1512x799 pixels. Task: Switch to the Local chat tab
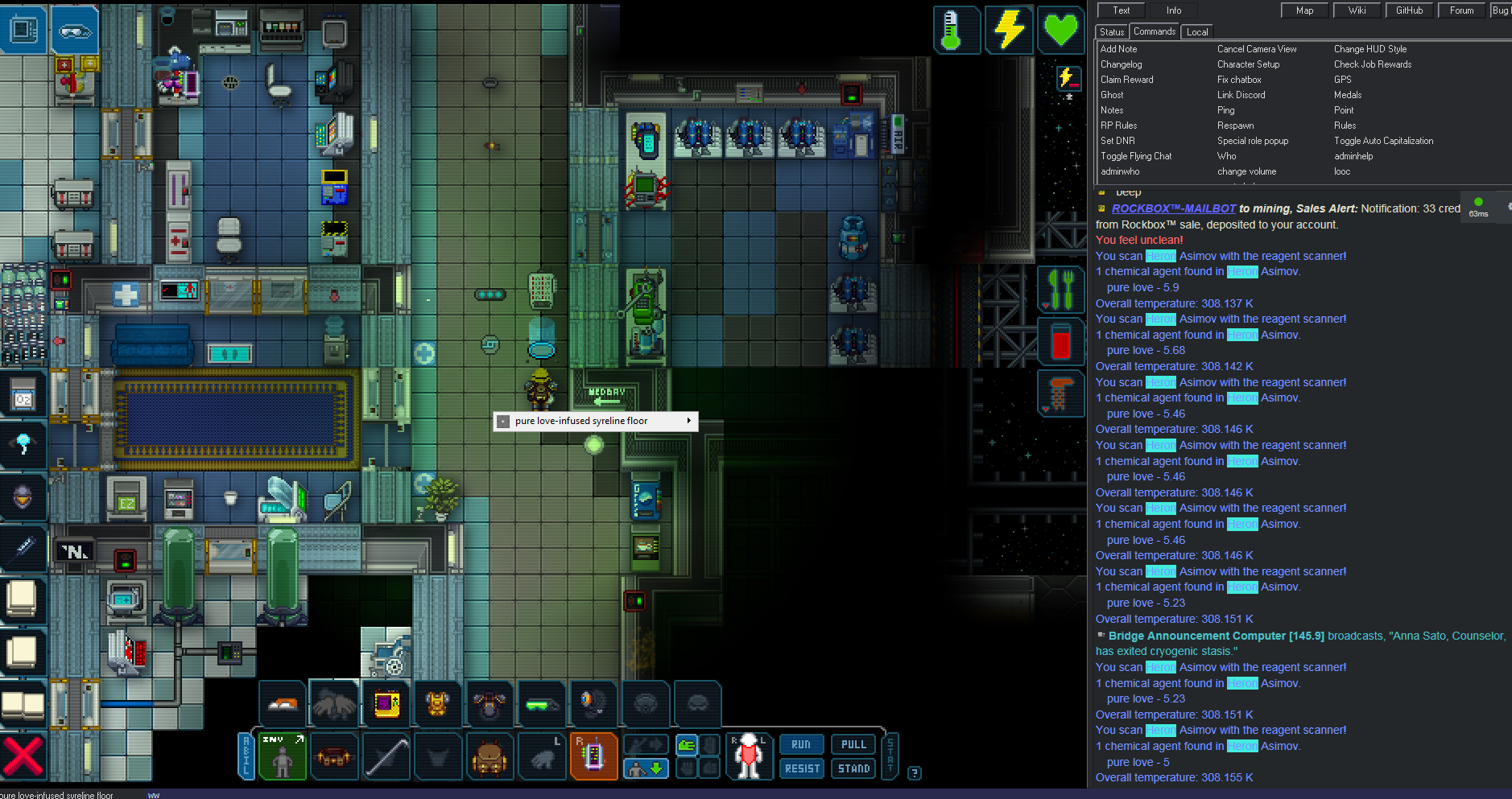(x=1197, y=31)
